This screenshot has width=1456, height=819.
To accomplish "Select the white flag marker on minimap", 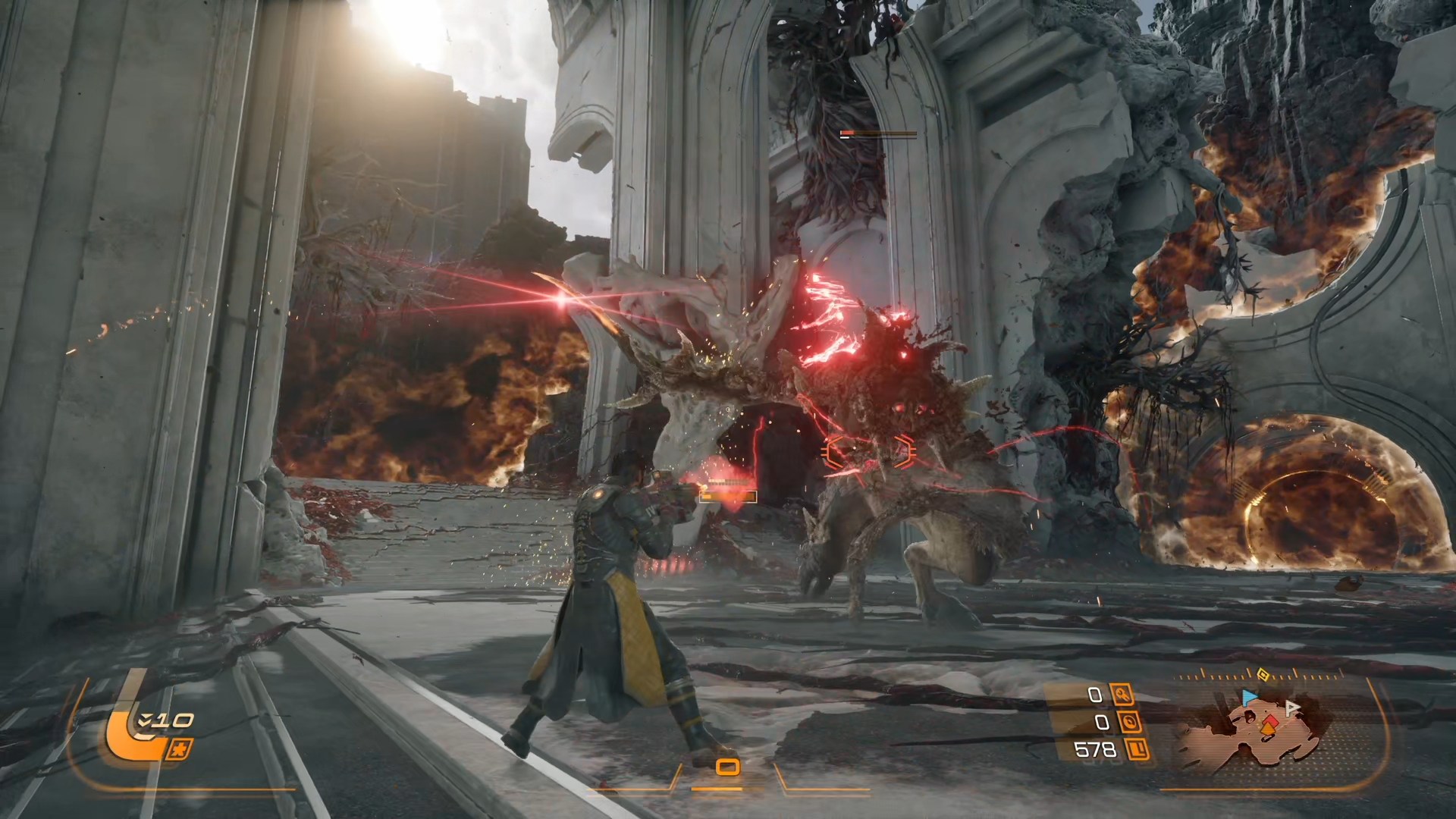I will (1293, 707).
